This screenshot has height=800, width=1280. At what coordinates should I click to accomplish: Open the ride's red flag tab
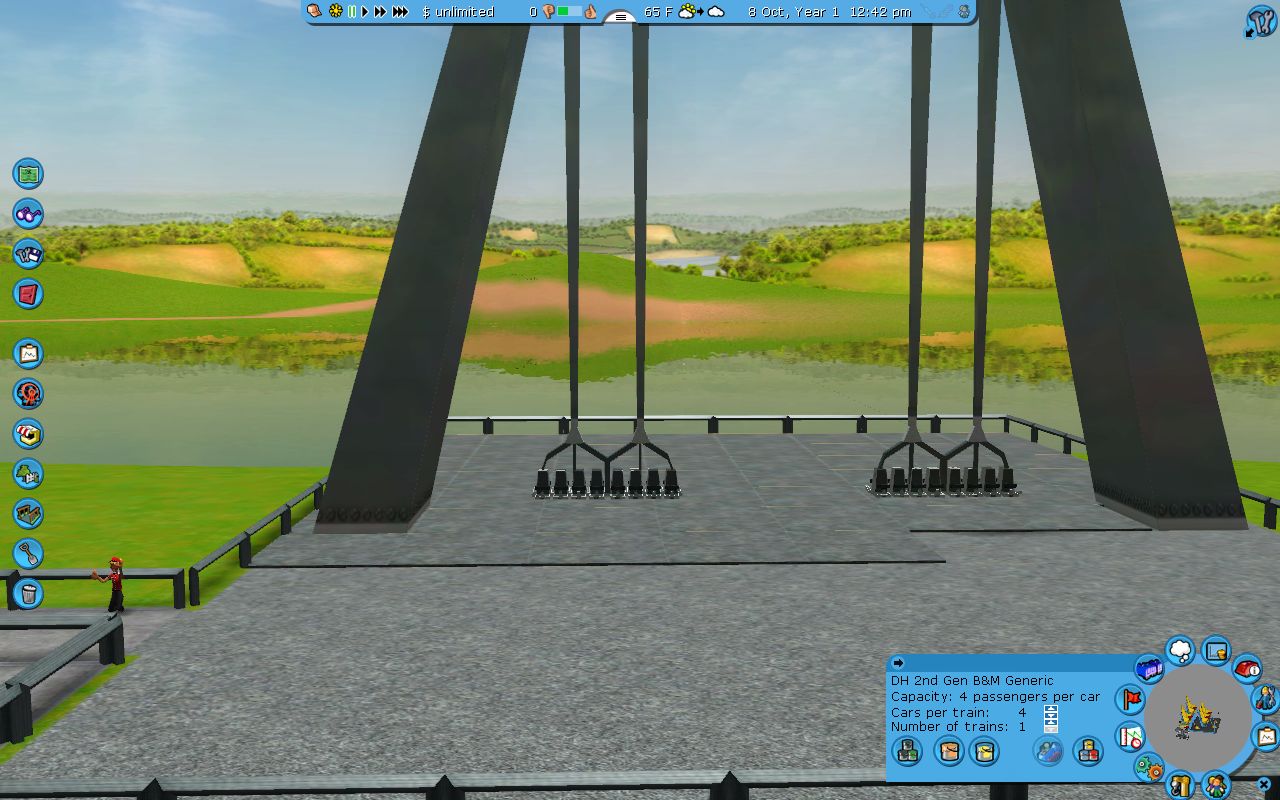click(1131, 698)
